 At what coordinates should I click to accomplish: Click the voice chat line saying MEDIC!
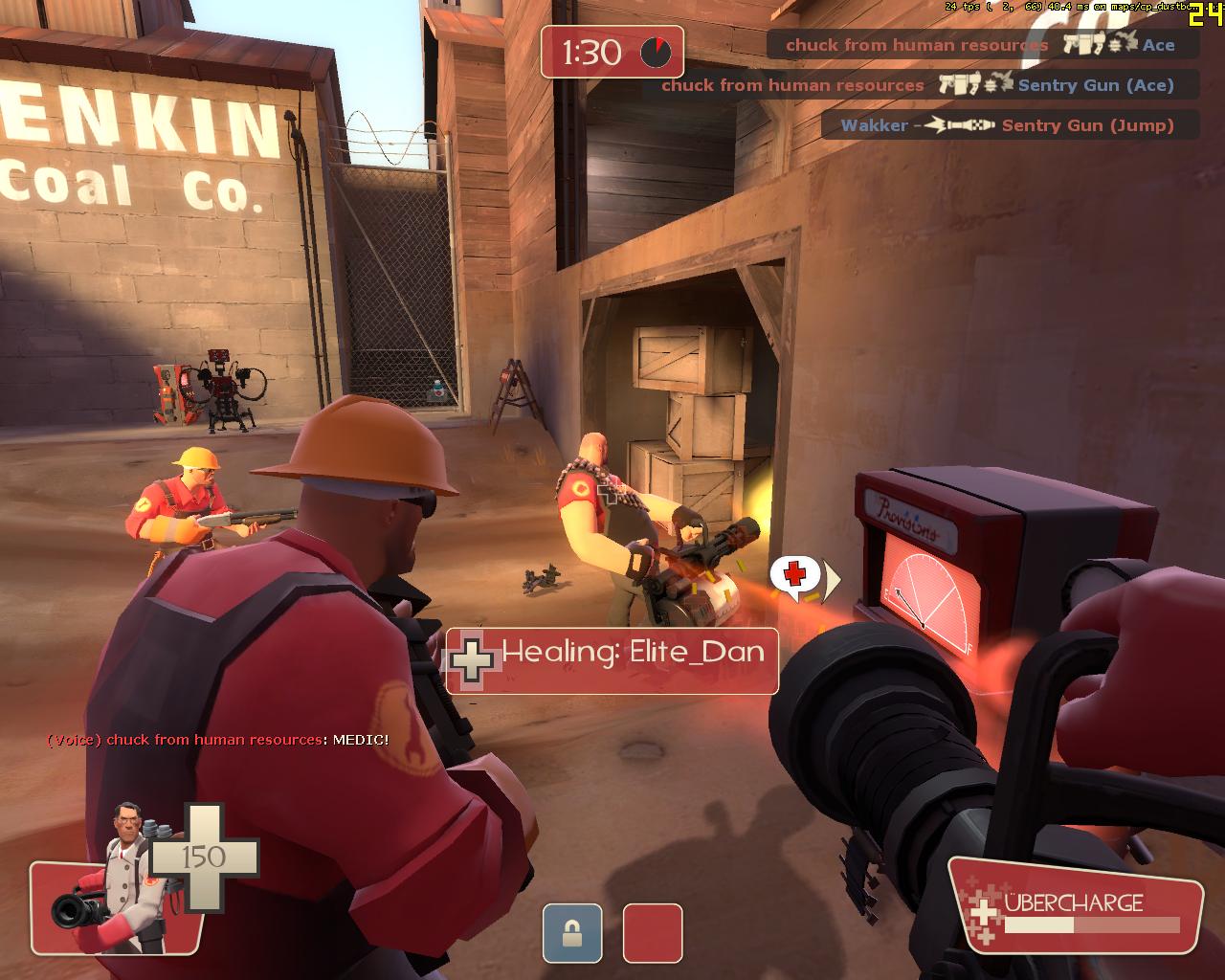tap(218, 740)
